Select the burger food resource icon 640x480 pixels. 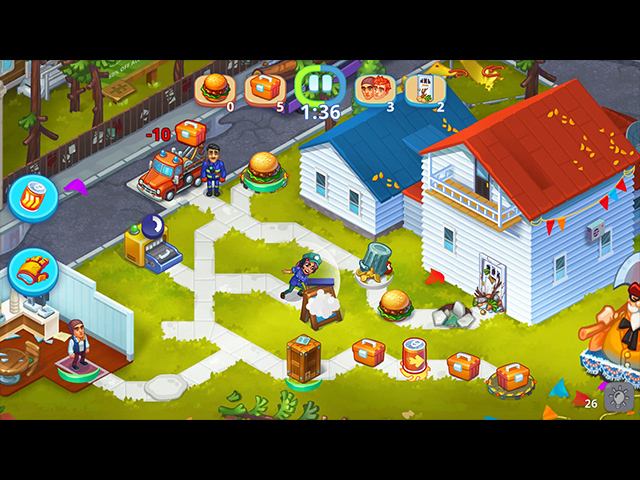(x=214, y=88)
